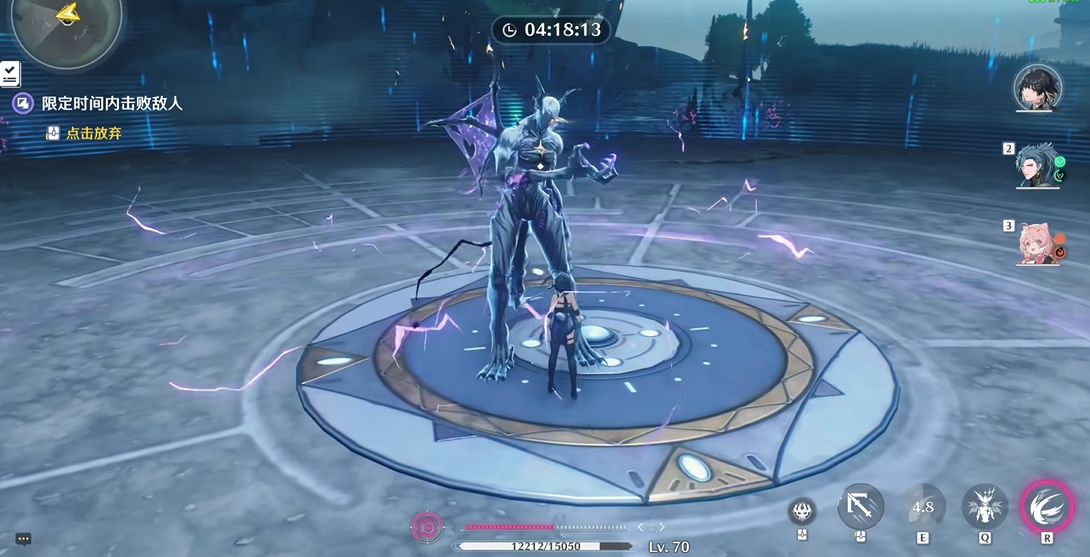
Task: Click the pink circular forte emblem icon
Action: (x=428, y=526)
